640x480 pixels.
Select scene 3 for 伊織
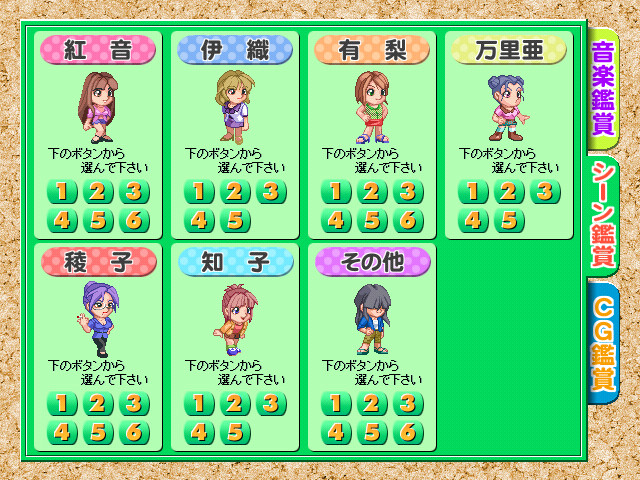point(271,192)
